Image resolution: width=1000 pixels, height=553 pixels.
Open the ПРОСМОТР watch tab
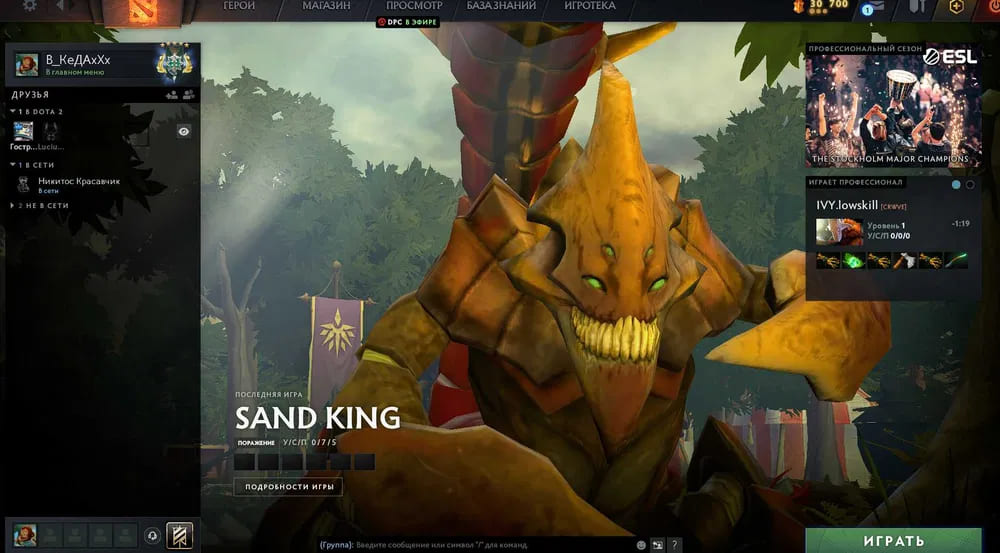pos(414,6)
